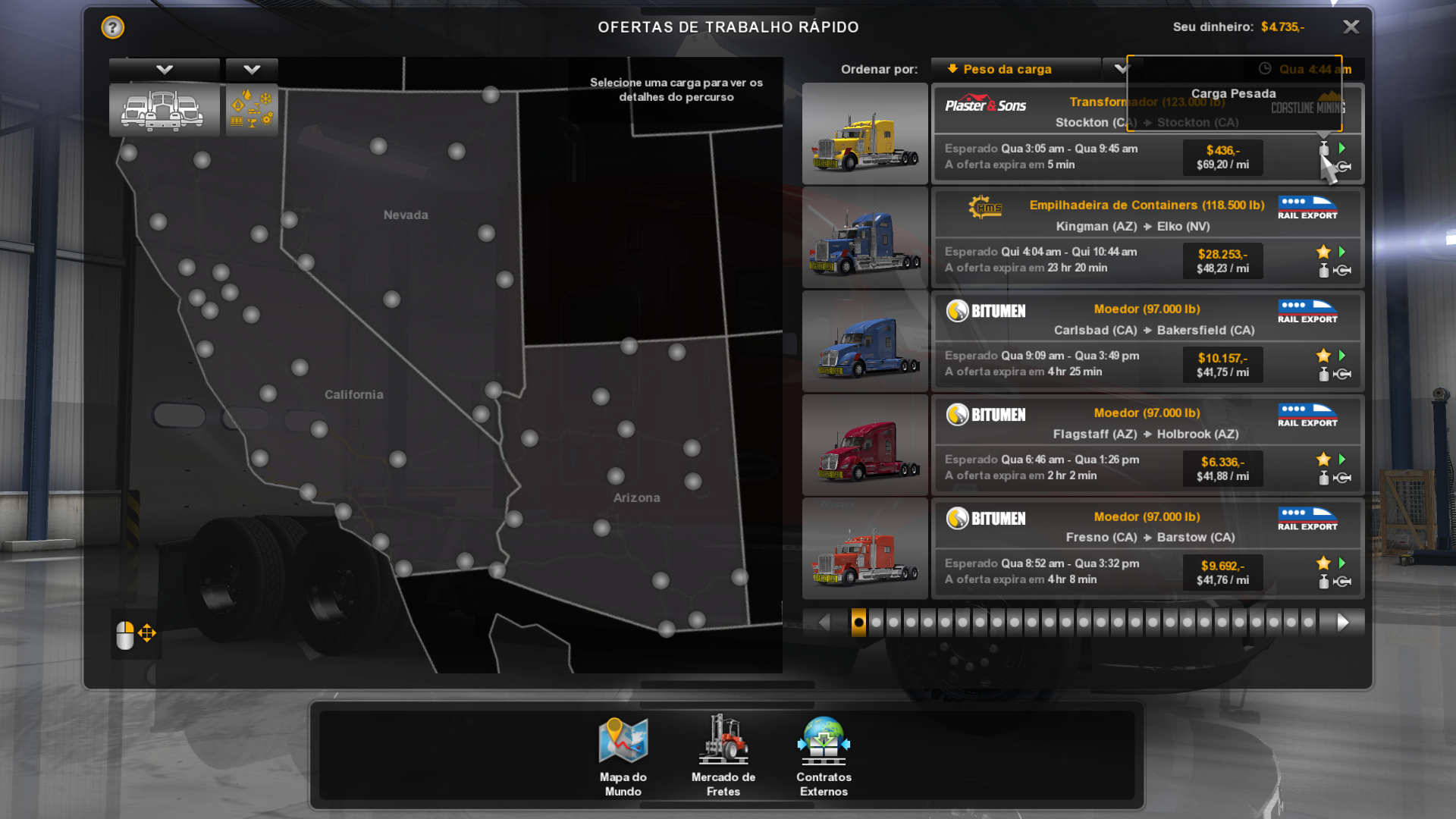Go to next page of job offers
Screen dimensions: 1456x819
1342,623
